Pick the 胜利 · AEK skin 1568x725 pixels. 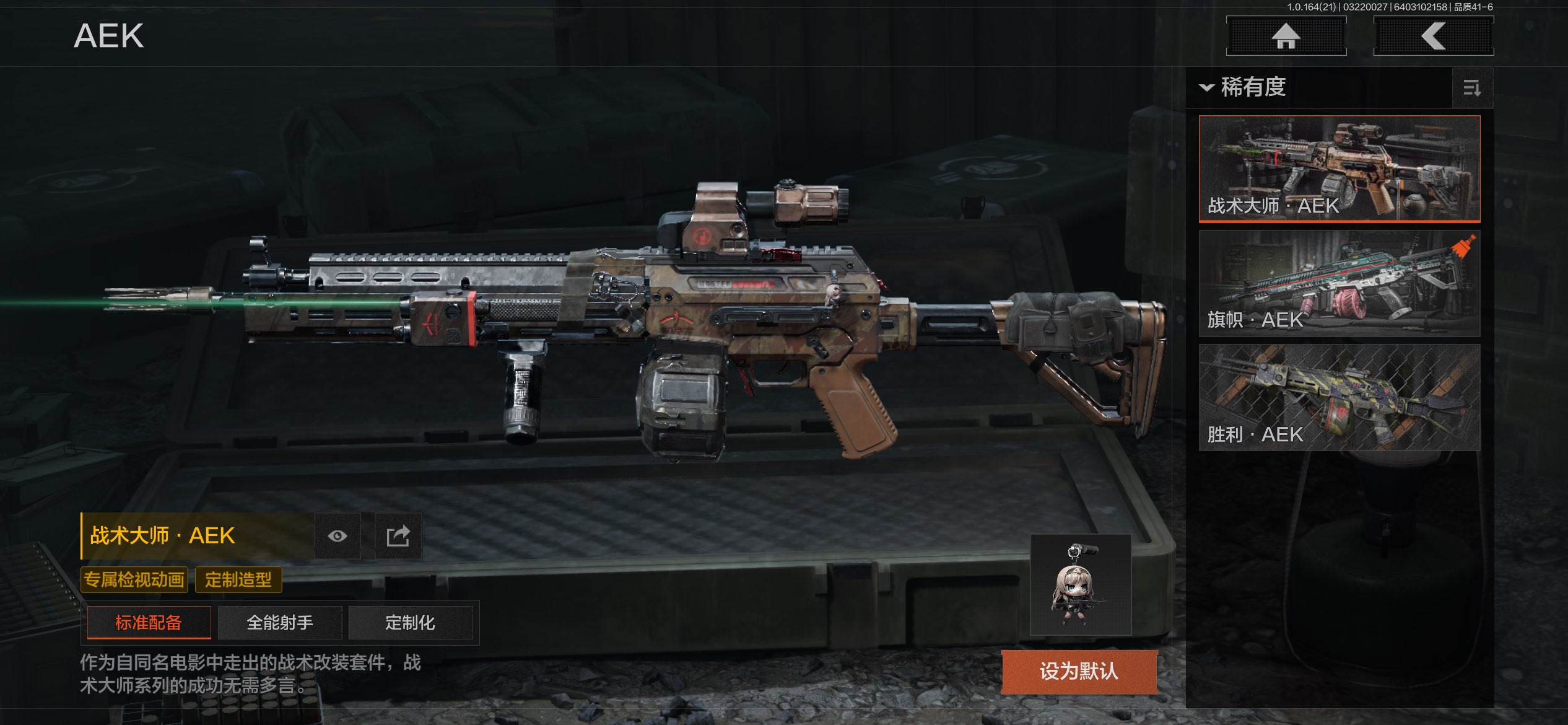point(1339,397)
